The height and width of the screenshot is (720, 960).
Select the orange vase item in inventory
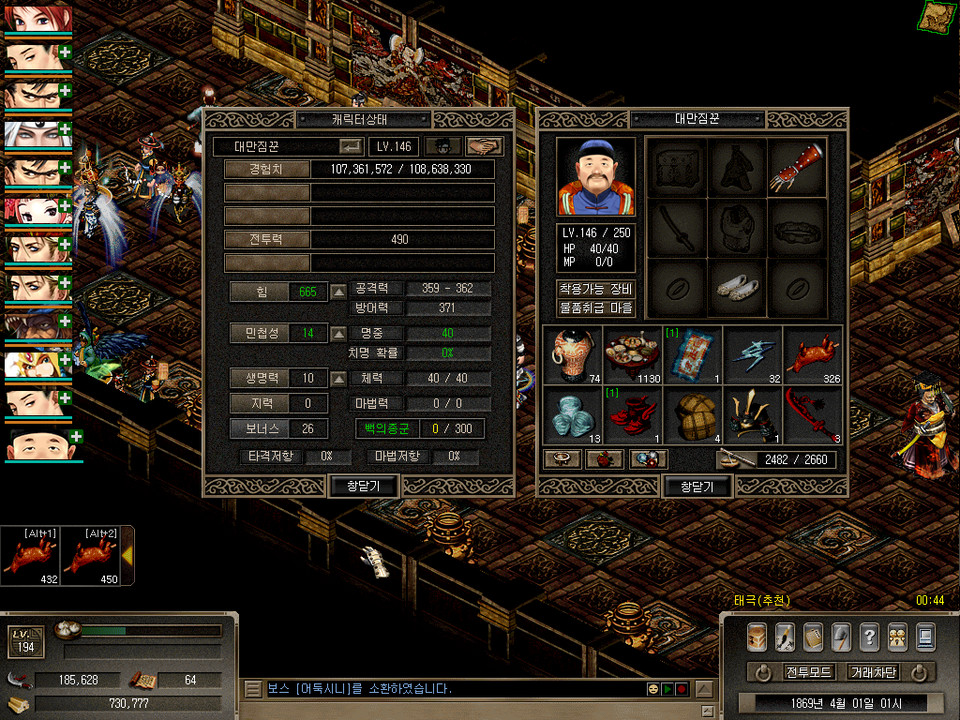[573, 353]
